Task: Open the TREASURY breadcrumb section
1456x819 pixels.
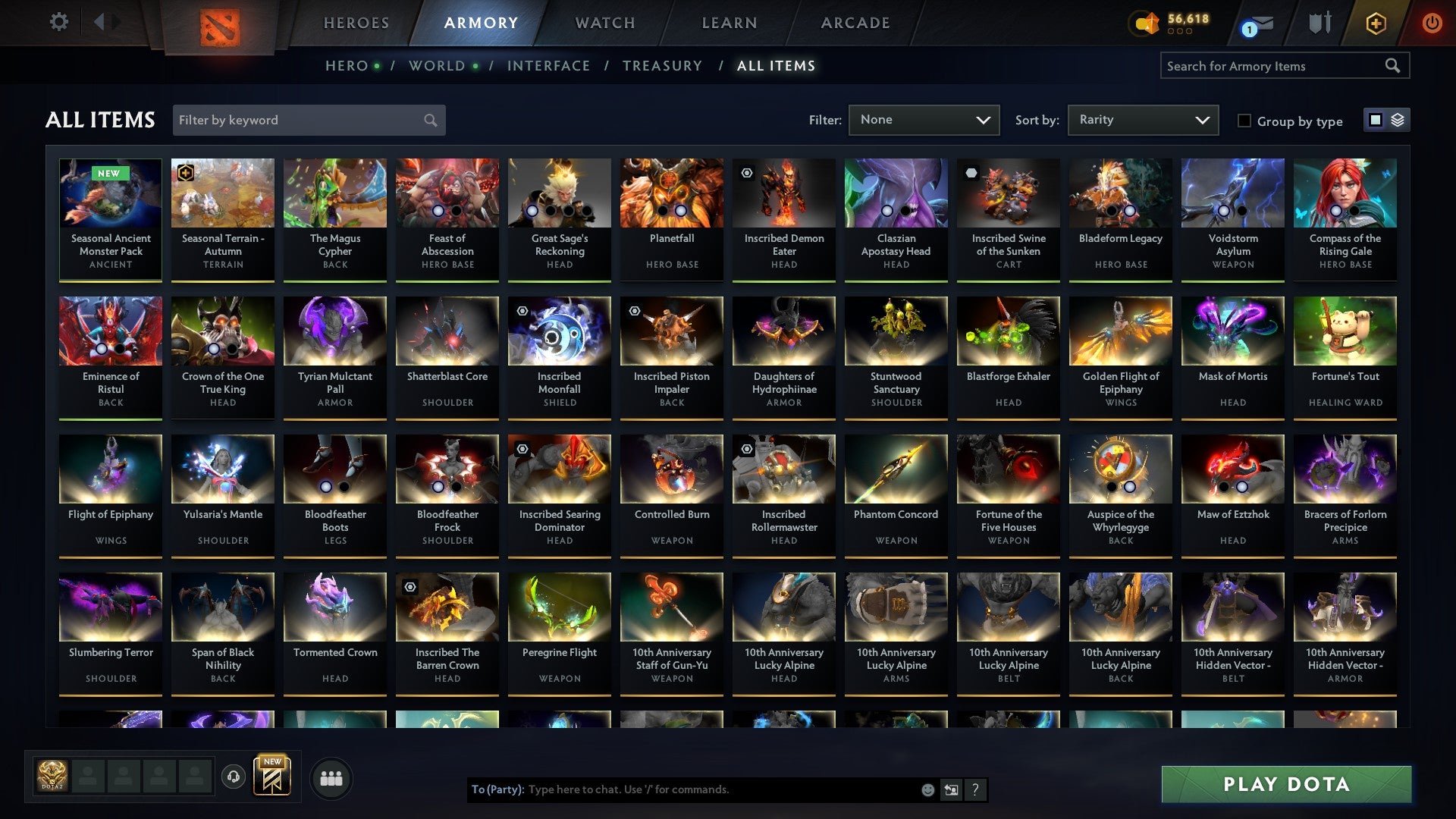Action: (661, 65)
